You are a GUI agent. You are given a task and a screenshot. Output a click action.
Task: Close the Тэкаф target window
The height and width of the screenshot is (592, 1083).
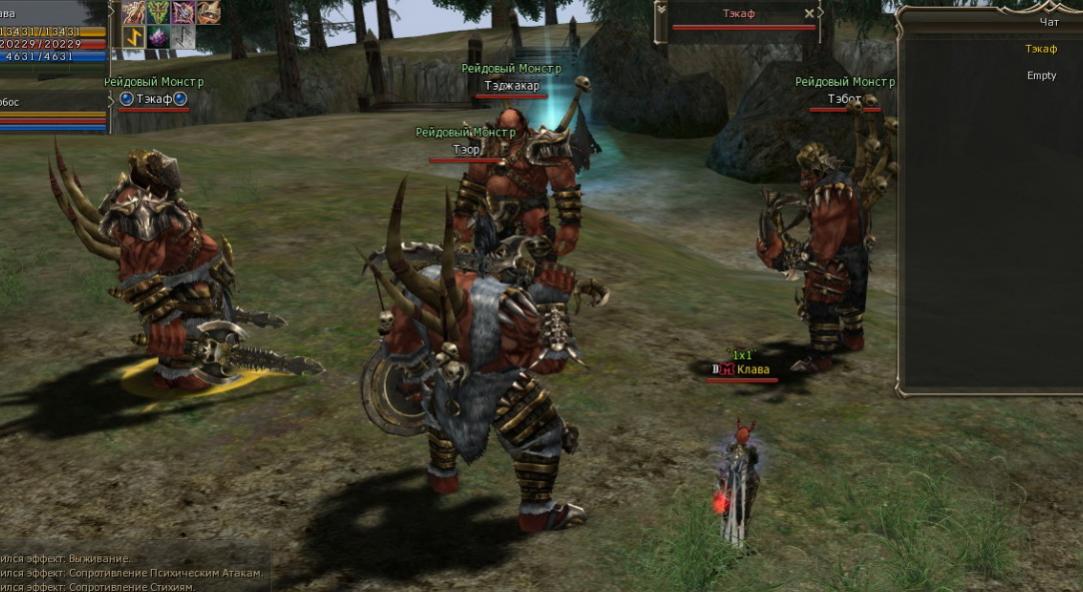tap(809, 14)
